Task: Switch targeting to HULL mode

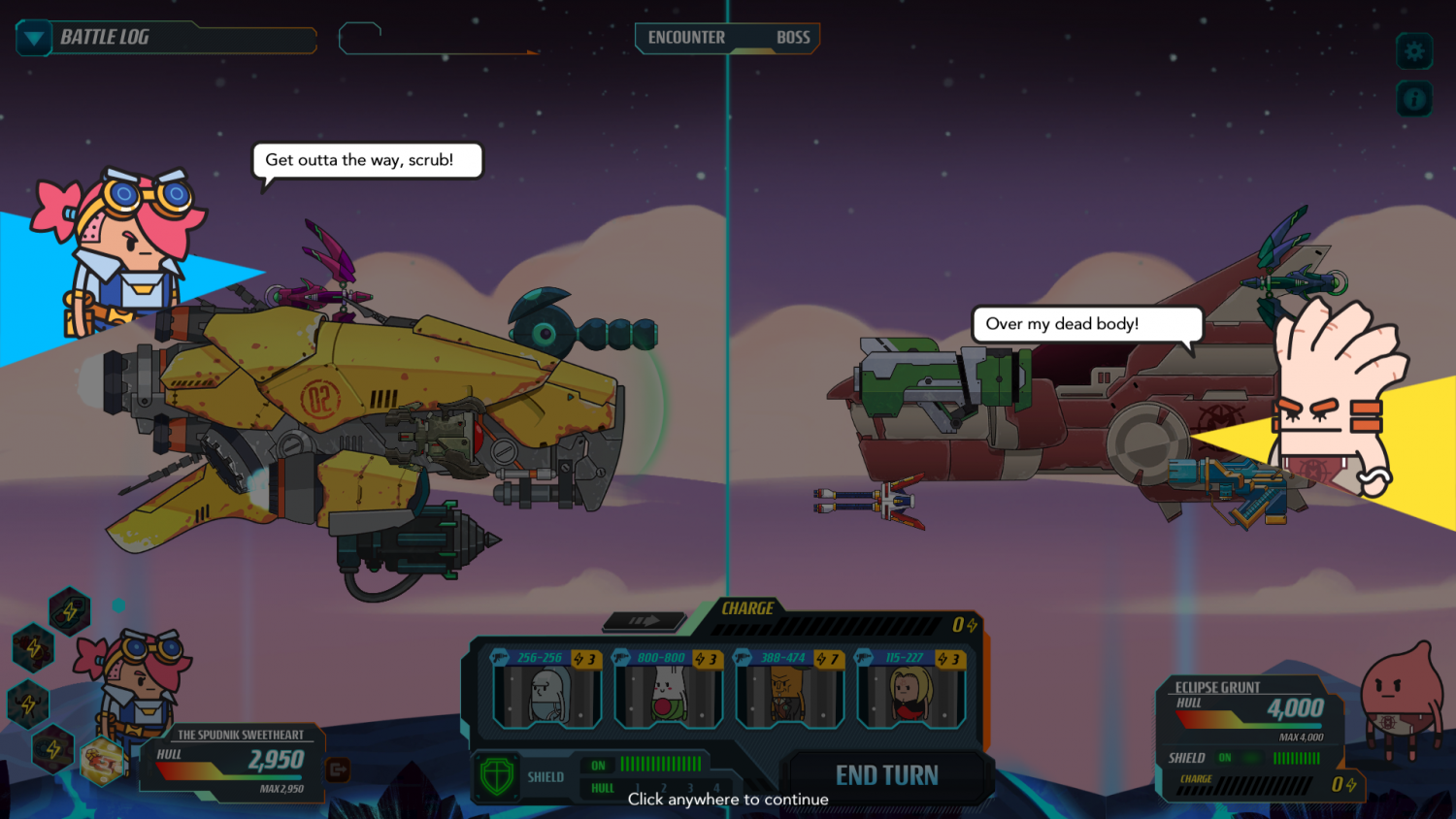Action: tap(603, 788)
